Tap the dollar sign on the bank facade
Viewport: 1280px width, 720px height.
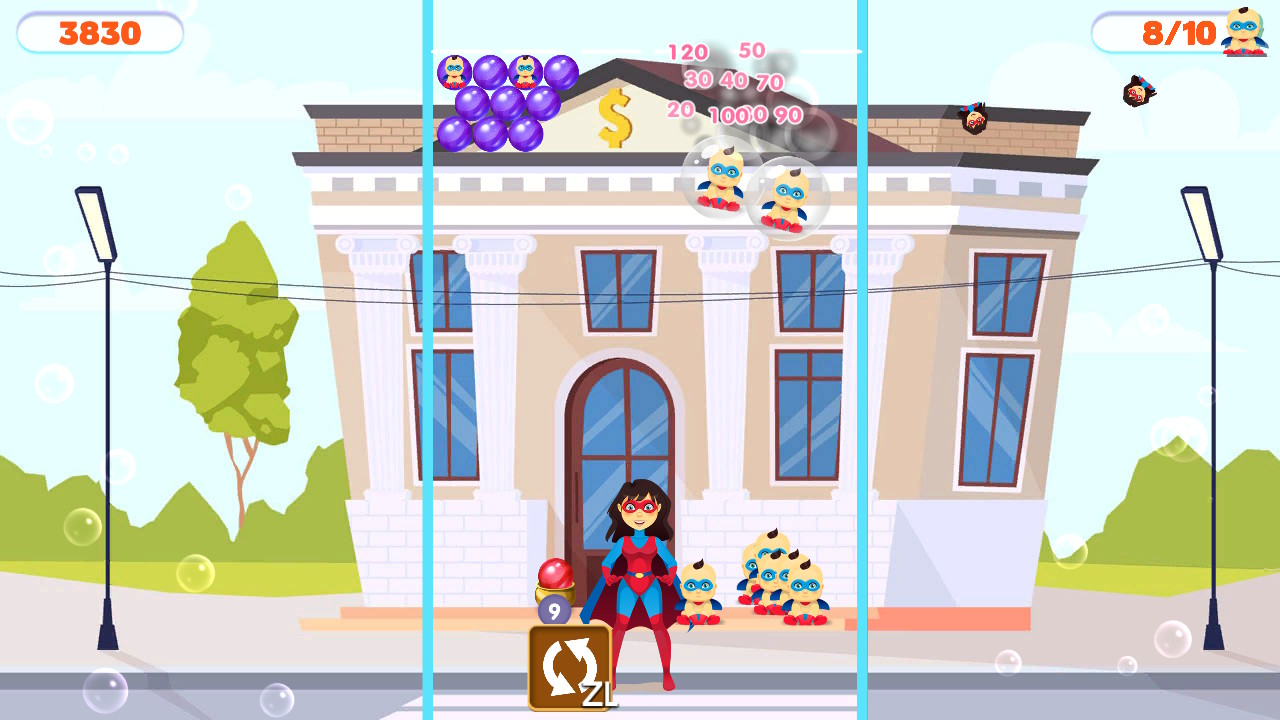point(614,117)
